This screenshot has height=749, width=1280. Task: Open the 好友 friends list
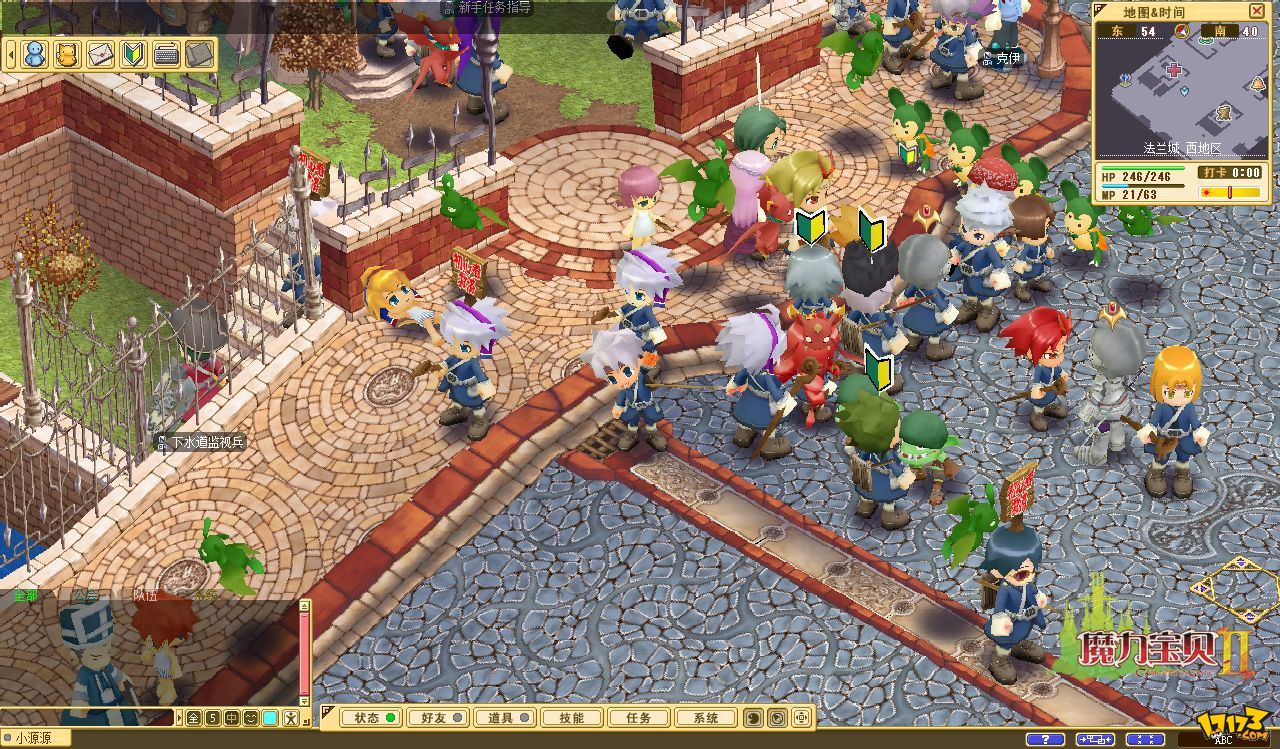[x=438, y=717]
